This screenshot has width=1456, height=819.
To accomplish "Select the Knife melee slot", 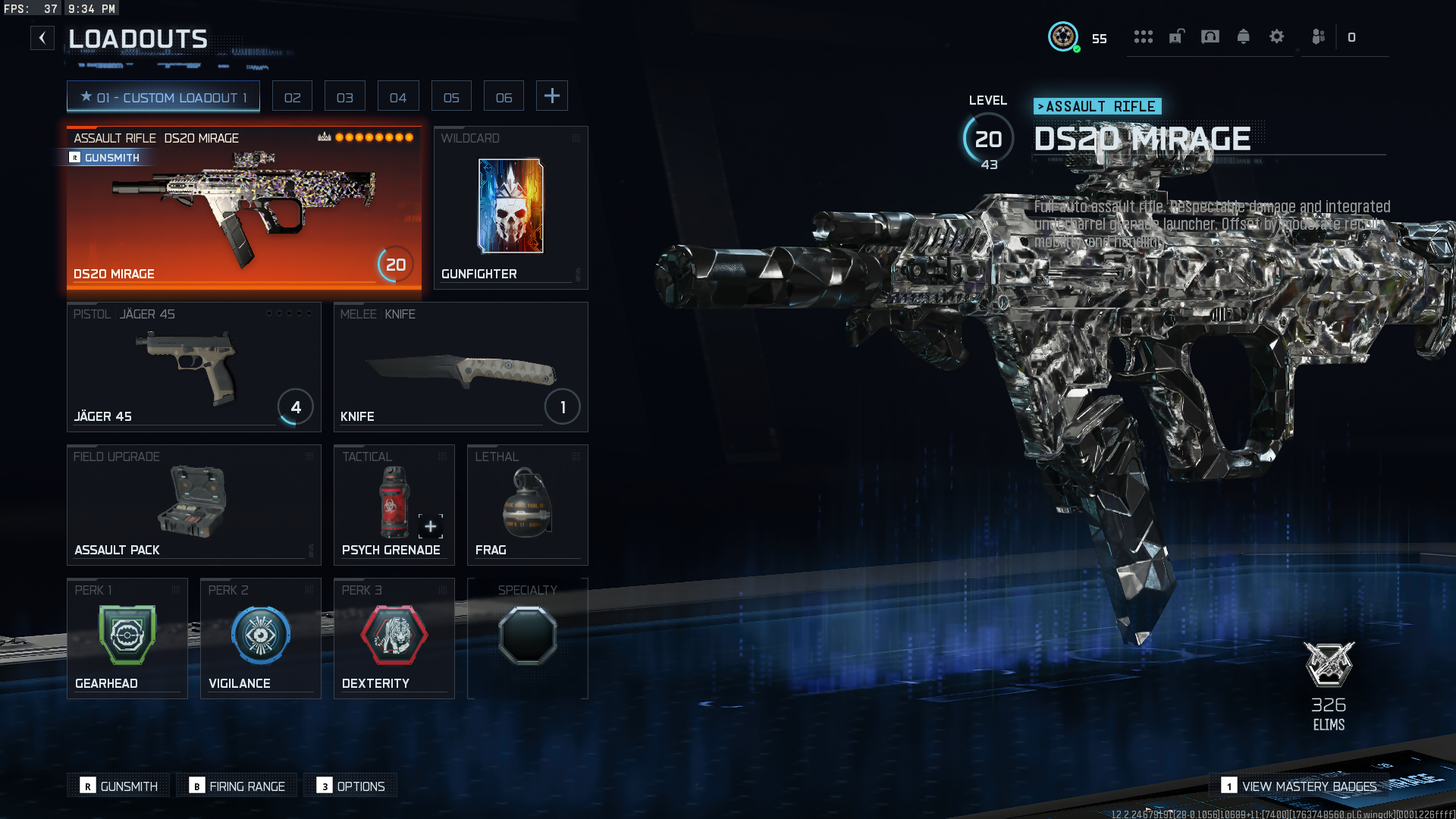I will click(x=460, y=367).
